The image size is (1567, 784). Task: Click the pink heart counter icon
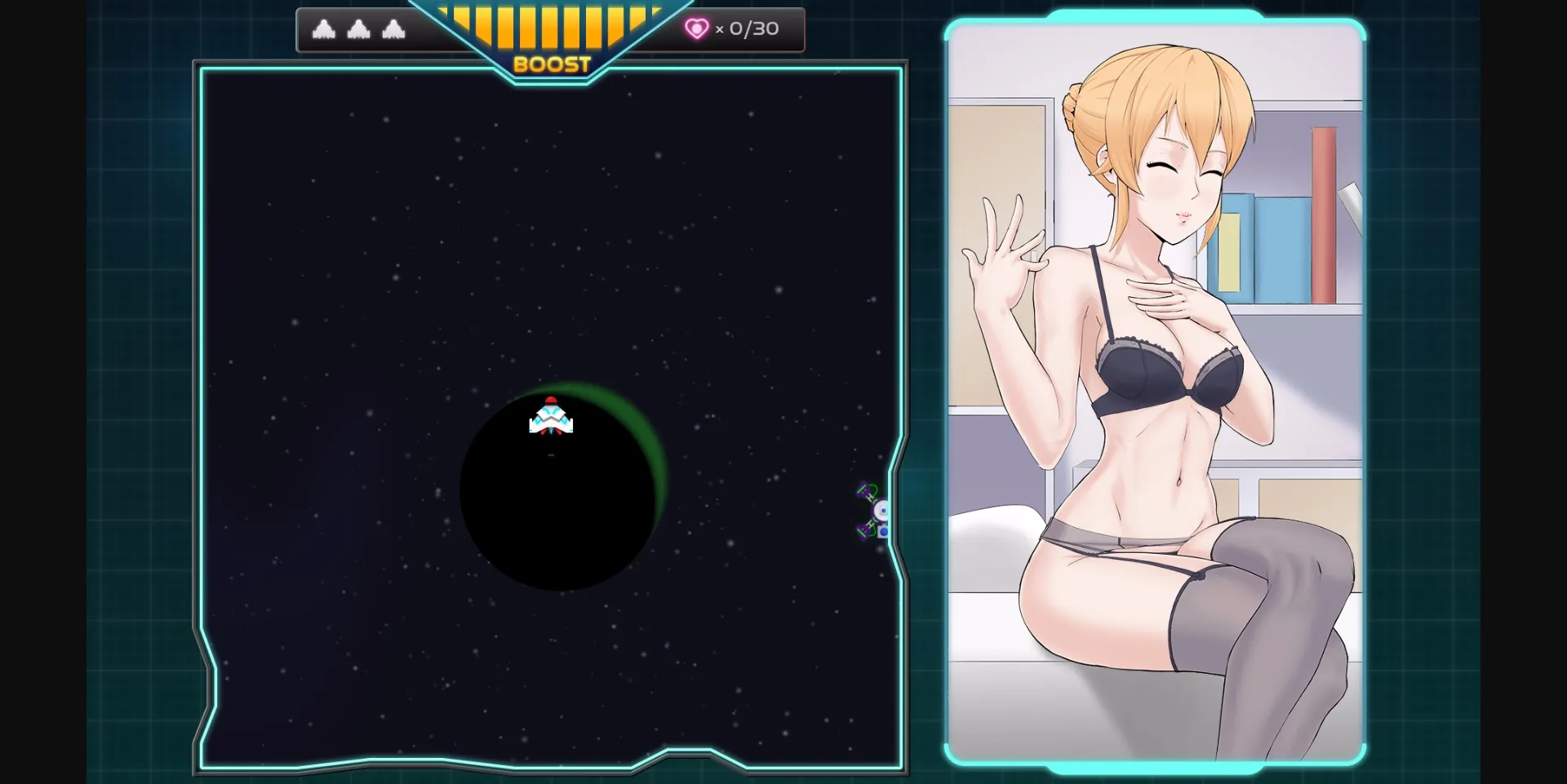[x=696, y=29]
